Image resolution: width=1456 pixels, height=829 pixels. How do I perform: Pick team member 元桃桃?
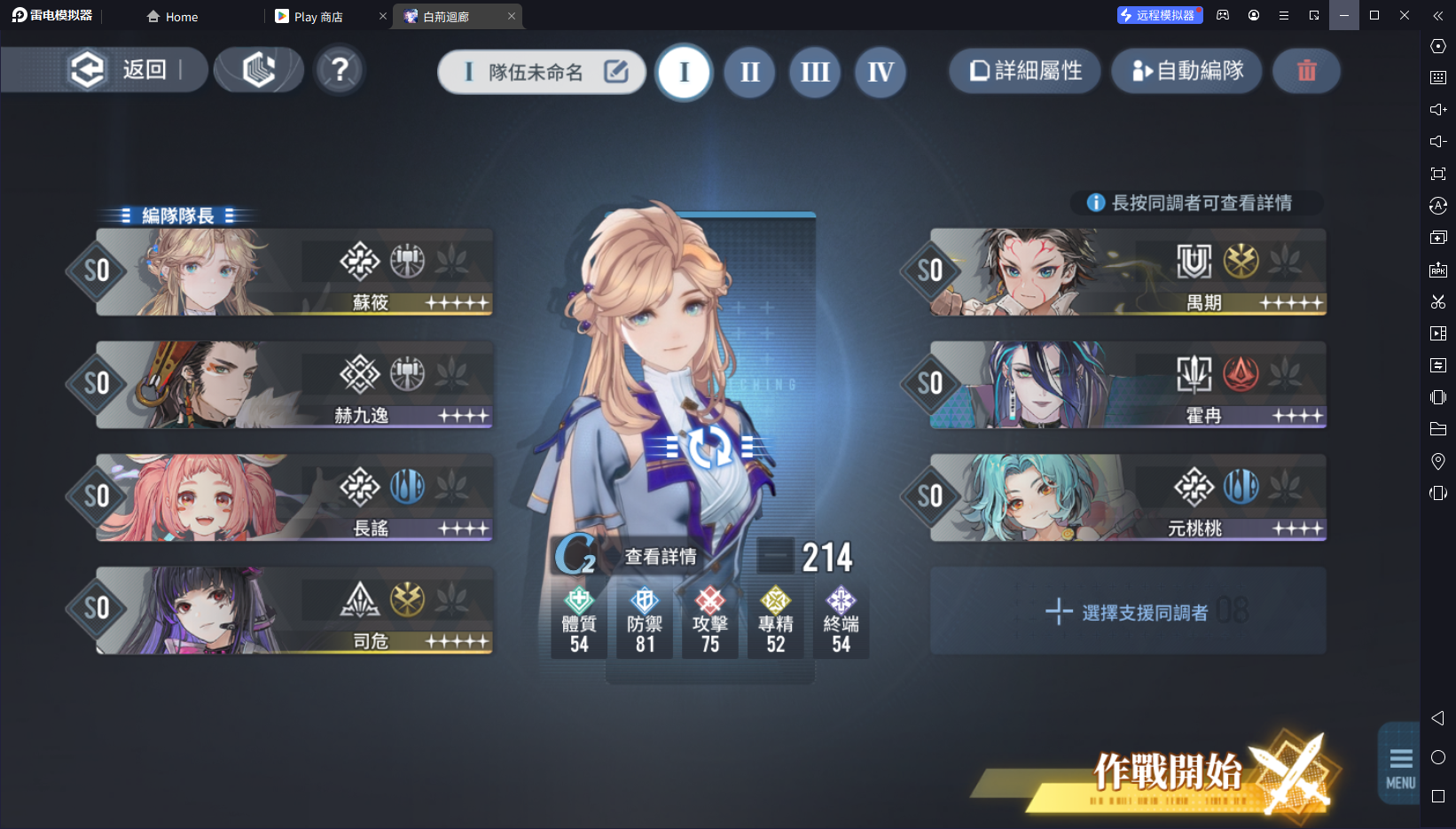1128,497
